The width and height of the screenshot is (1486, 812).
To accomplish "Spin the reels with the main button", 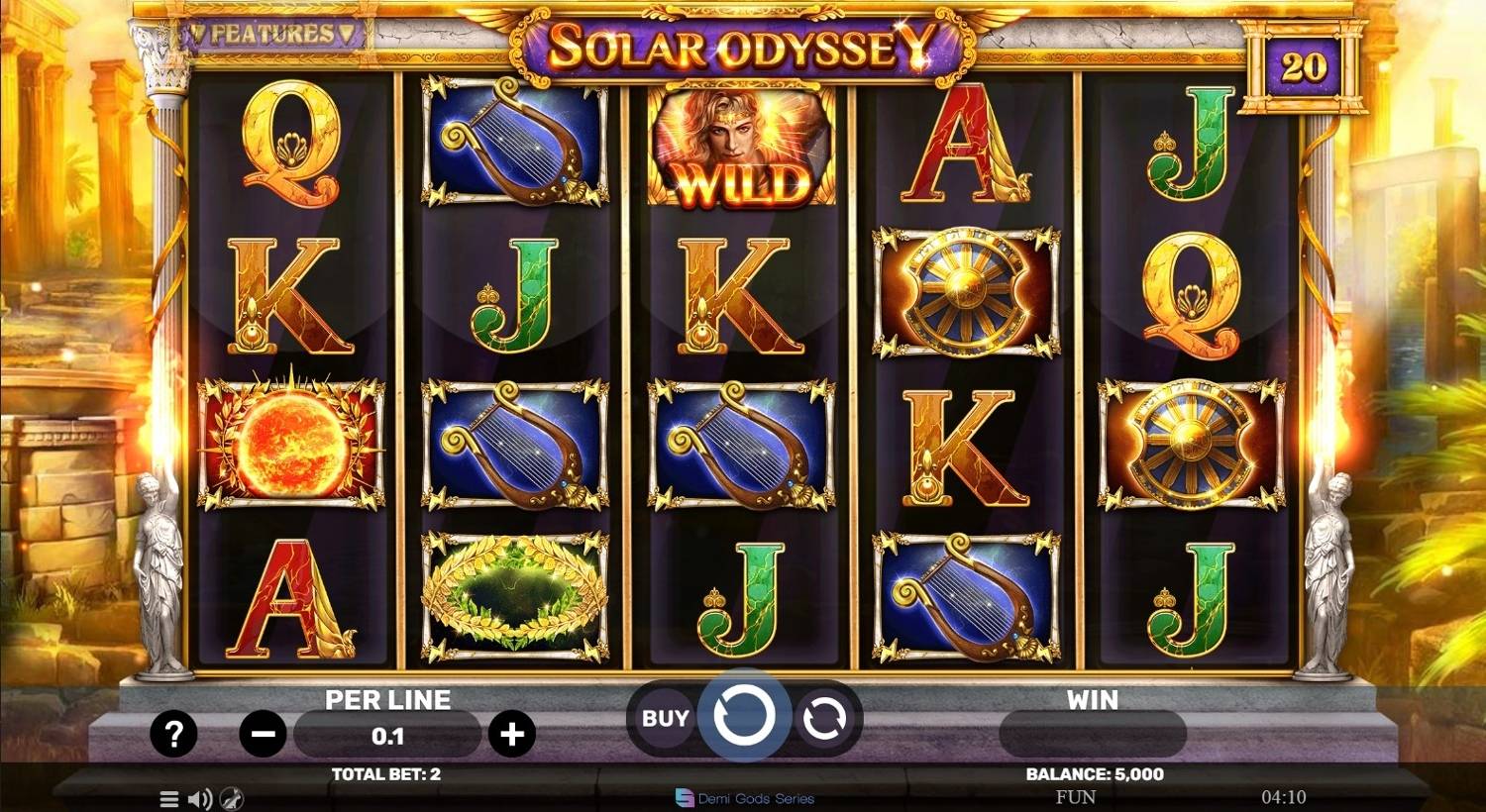I will click(x=744, y=716).
